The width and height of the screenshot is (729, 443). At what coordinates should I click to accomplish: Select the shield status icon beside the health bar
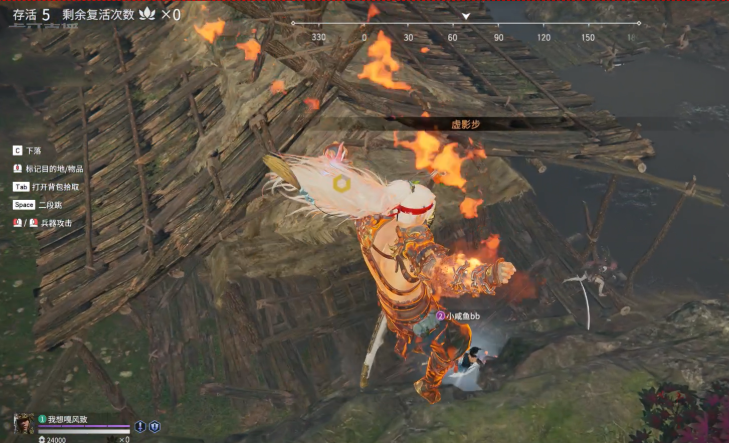[155, 425]
